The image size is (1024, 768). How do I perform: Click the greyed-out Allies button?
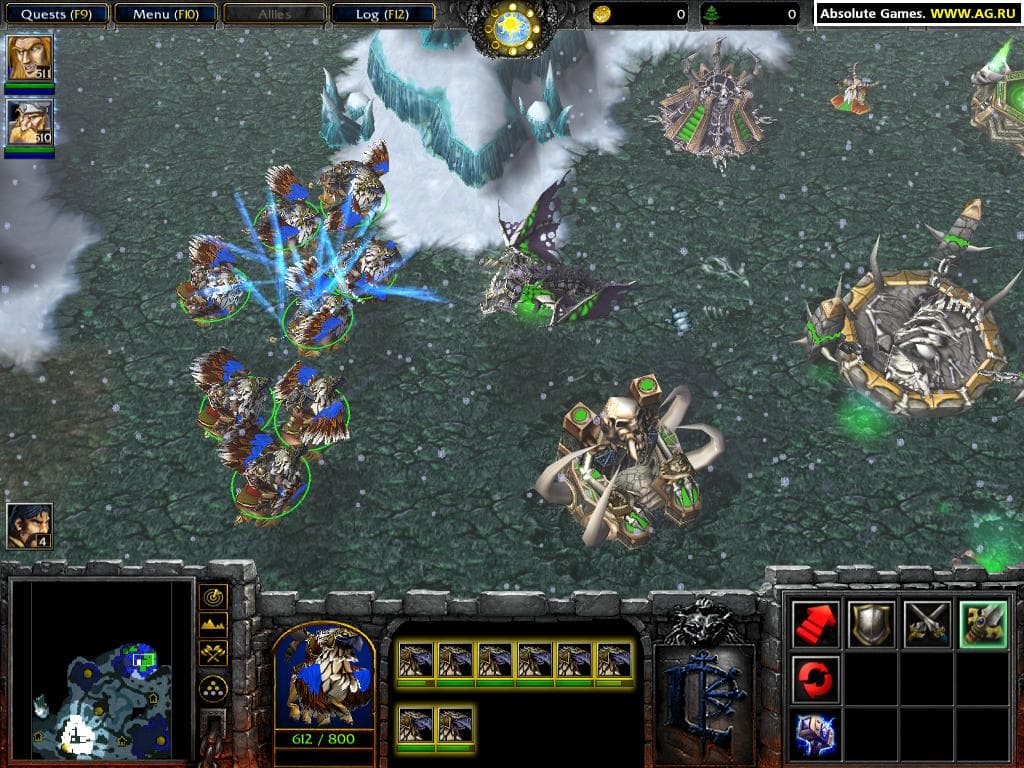point(272,14)
